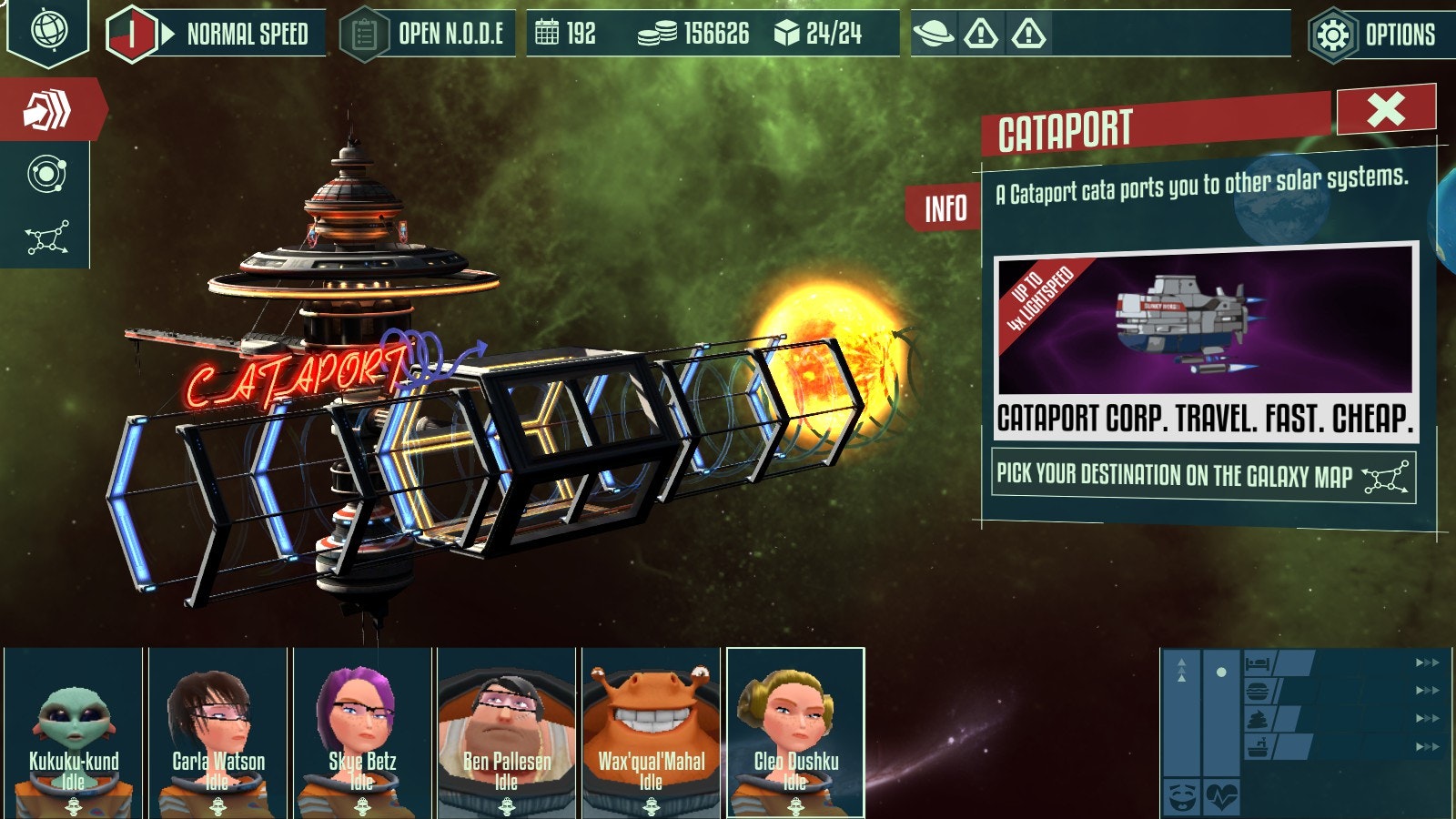
Task: Switch to the galaxy map constellation view
Action: (46, 238)
